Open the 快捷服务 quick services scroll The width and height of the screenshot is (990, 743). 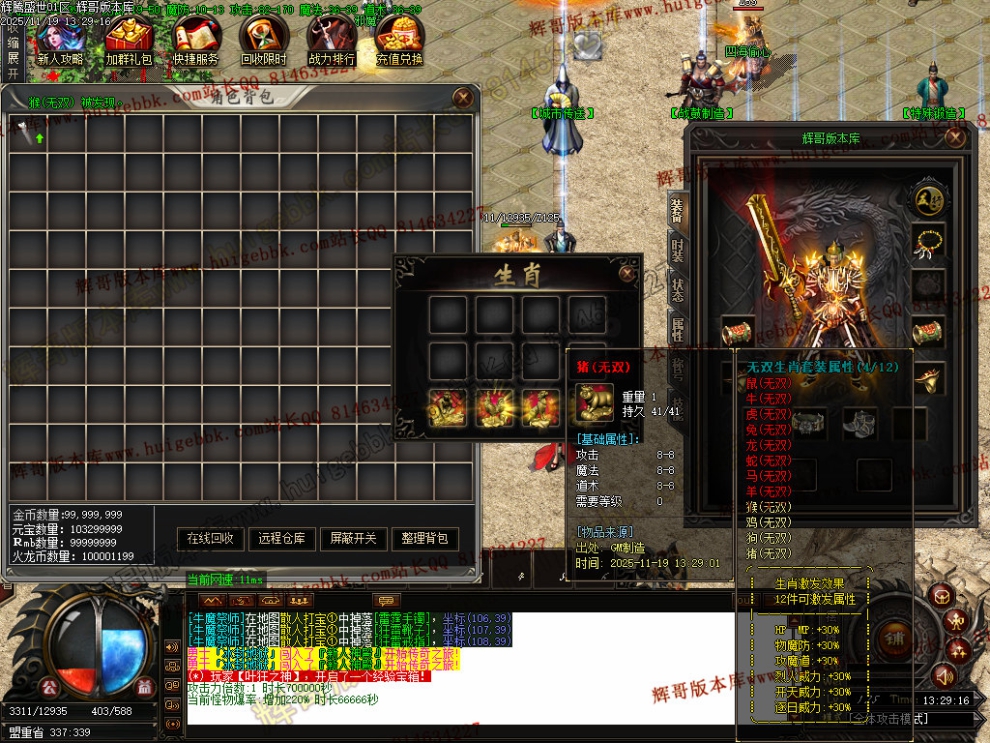[196, 42]
